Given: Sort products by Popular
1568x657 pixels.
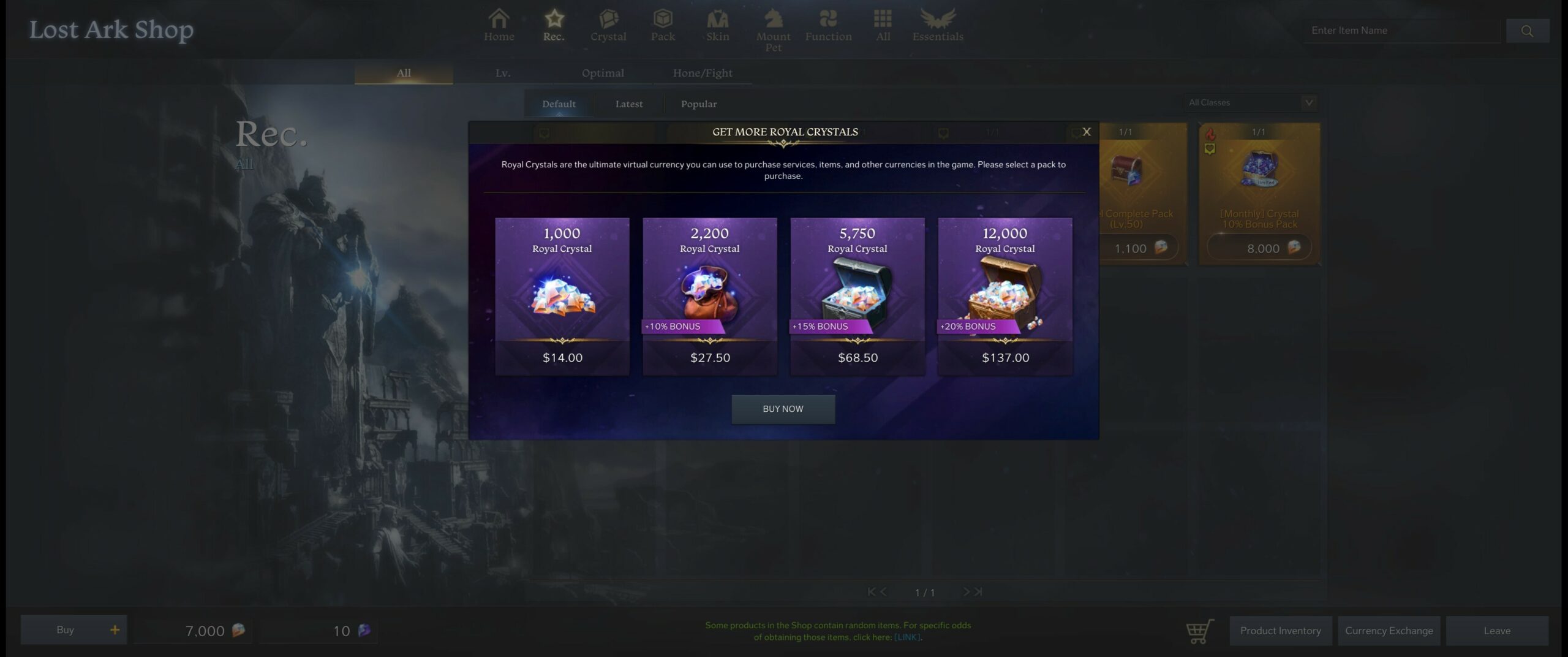Looking at the screenshot, I should pos(698,104).
